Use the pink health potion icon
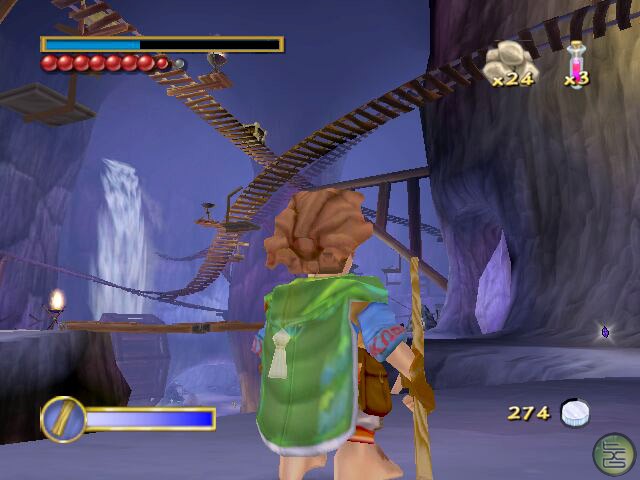Viewport: 640px width, 480px height. 577,62
